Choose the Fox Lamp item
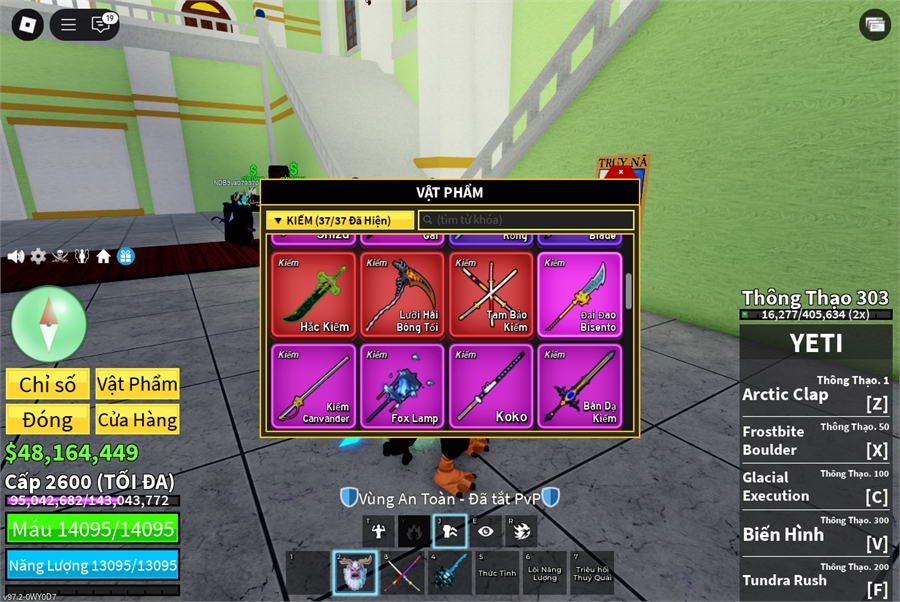Viewport: 900px width, 602px height. tap(402, 386)
